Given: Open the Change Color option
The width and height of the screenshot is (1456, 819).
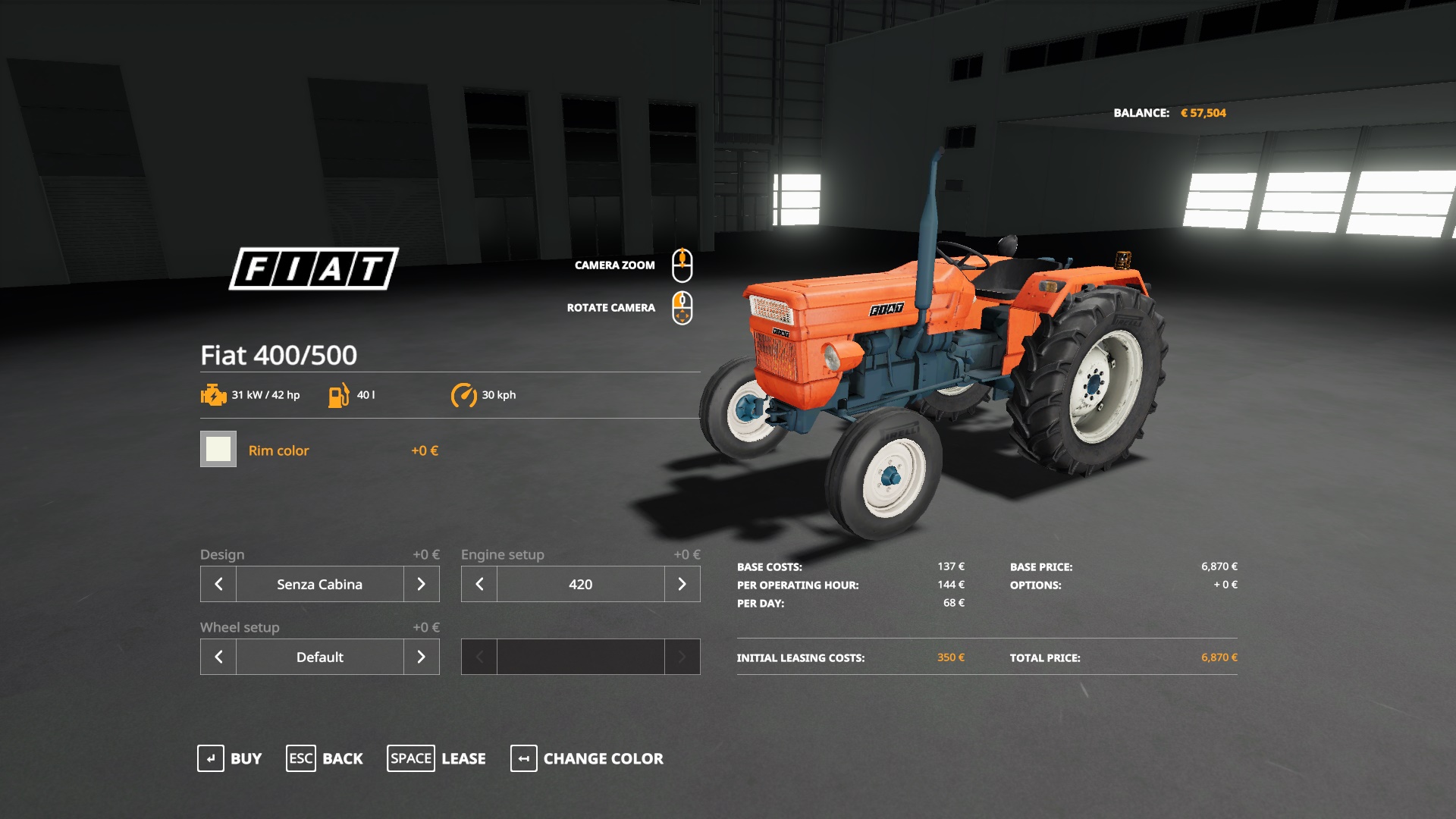Looking at the screenshot, I should pyautogui.click(x=587, y=758).
